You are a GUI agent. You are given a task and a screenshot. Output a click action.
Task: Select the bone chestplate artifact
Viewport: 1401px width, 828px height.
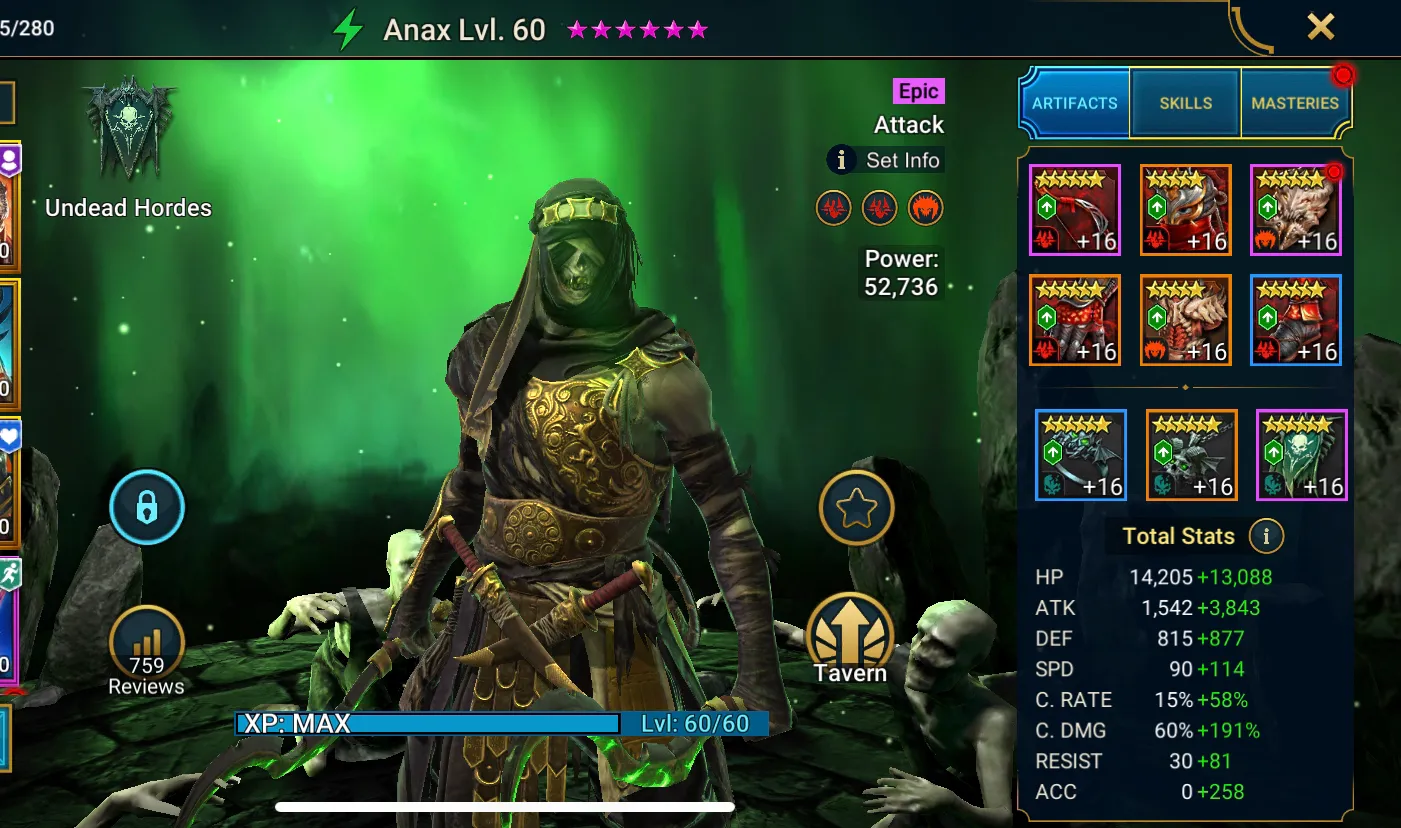(1185, 320)
